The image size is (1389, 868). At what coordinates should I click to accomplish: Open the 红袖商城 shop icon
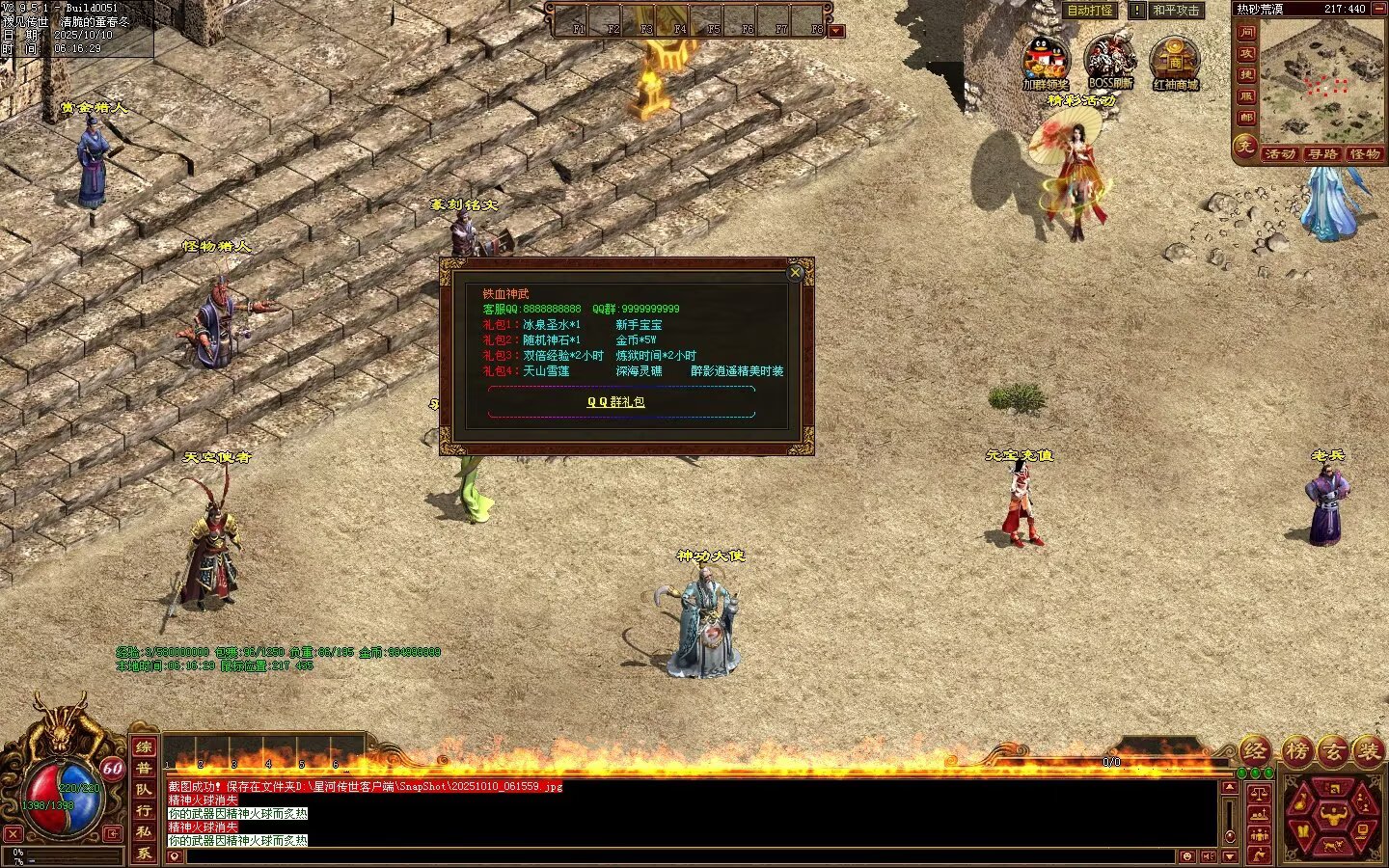tap(1175, 62)
